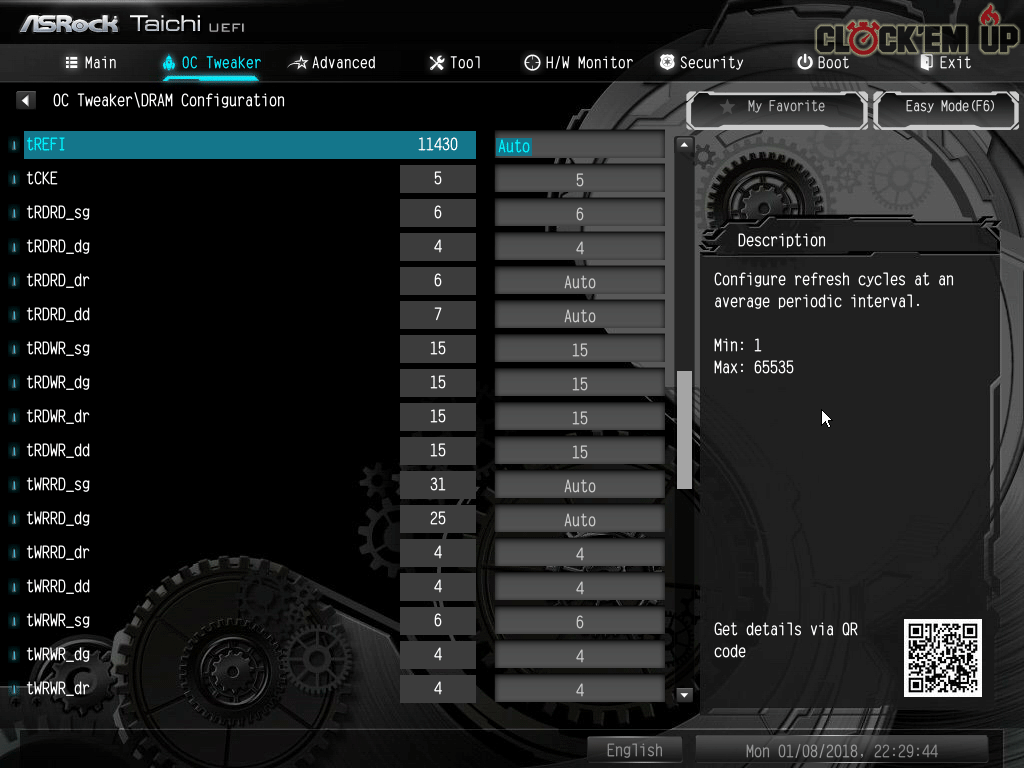Click the scroll down arrow
The image size is (1024, 768).
[x=685, y=694]
